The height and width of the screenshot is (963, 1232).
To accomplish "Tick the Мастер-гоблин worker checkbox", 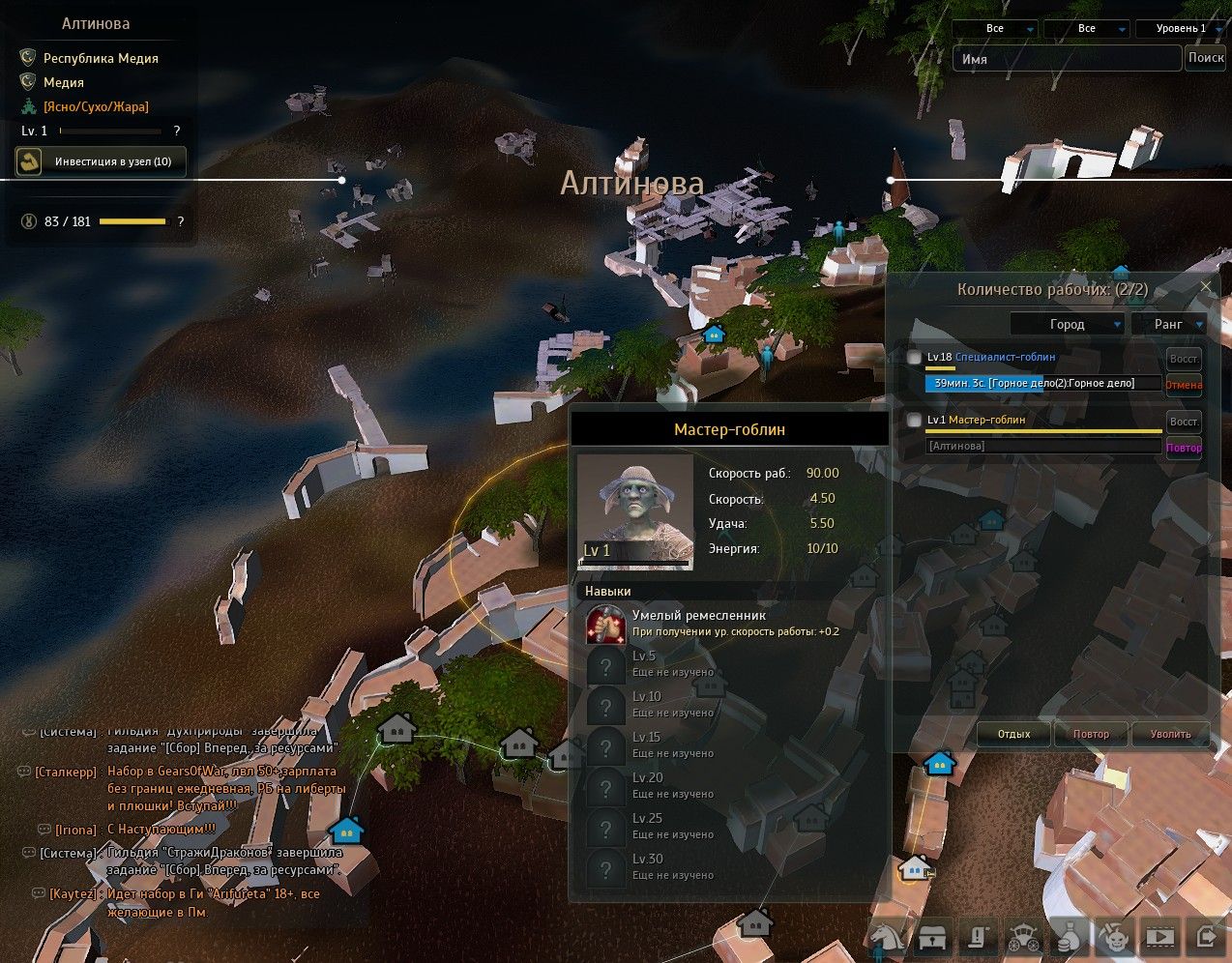I will tap(914, 421).
